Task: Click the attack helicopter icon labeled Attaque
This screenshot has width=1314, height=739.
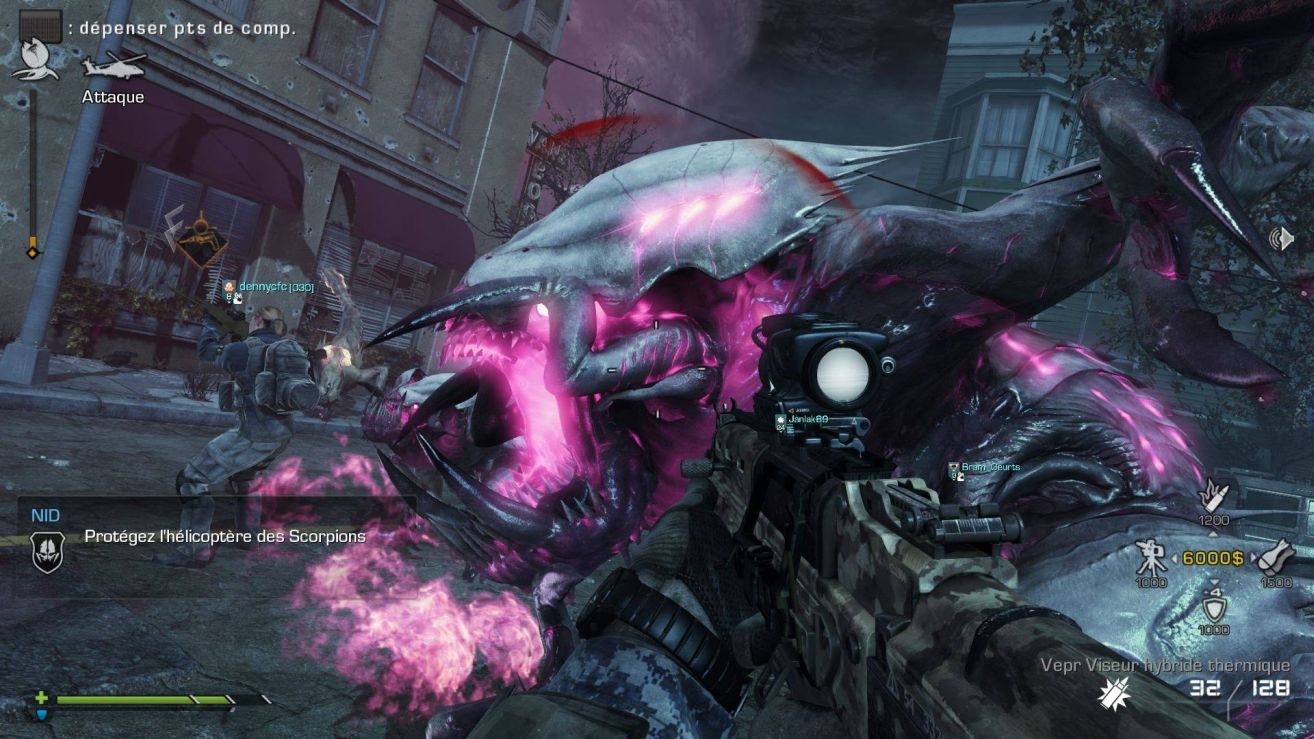Action: tap(113, 65)
